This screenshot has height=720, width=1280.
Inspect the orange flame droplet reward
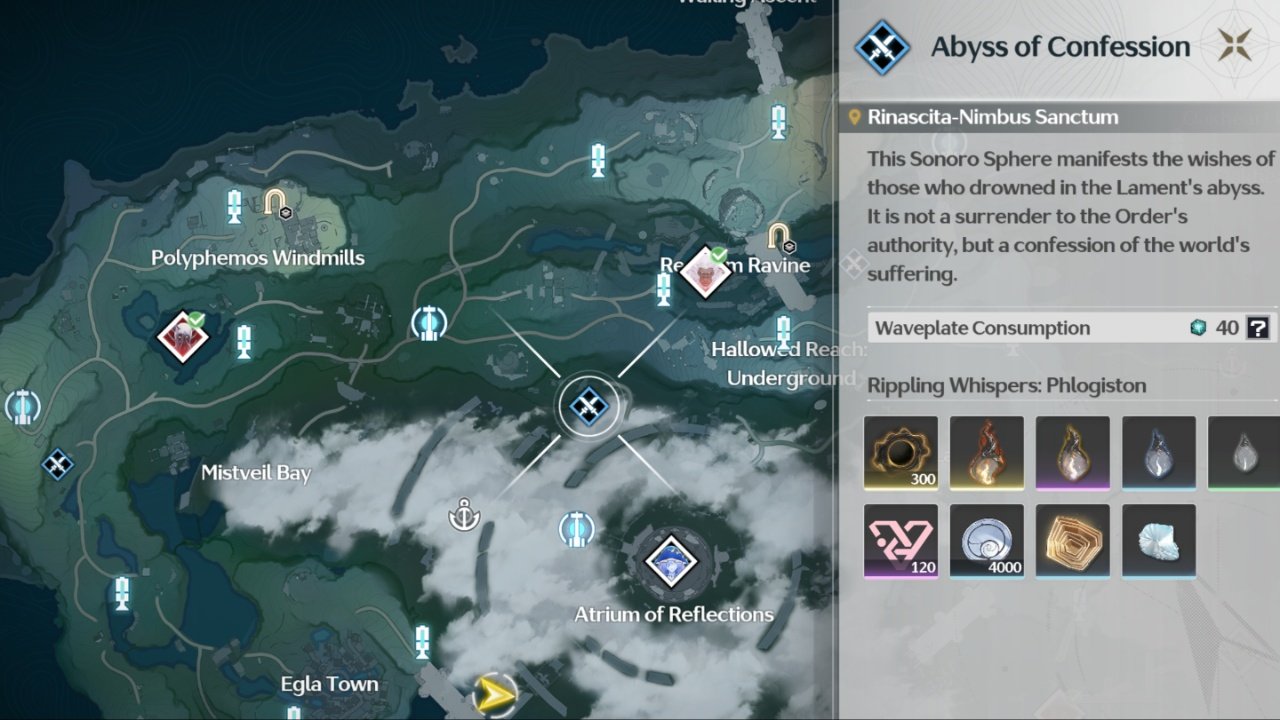click(987, 453)
